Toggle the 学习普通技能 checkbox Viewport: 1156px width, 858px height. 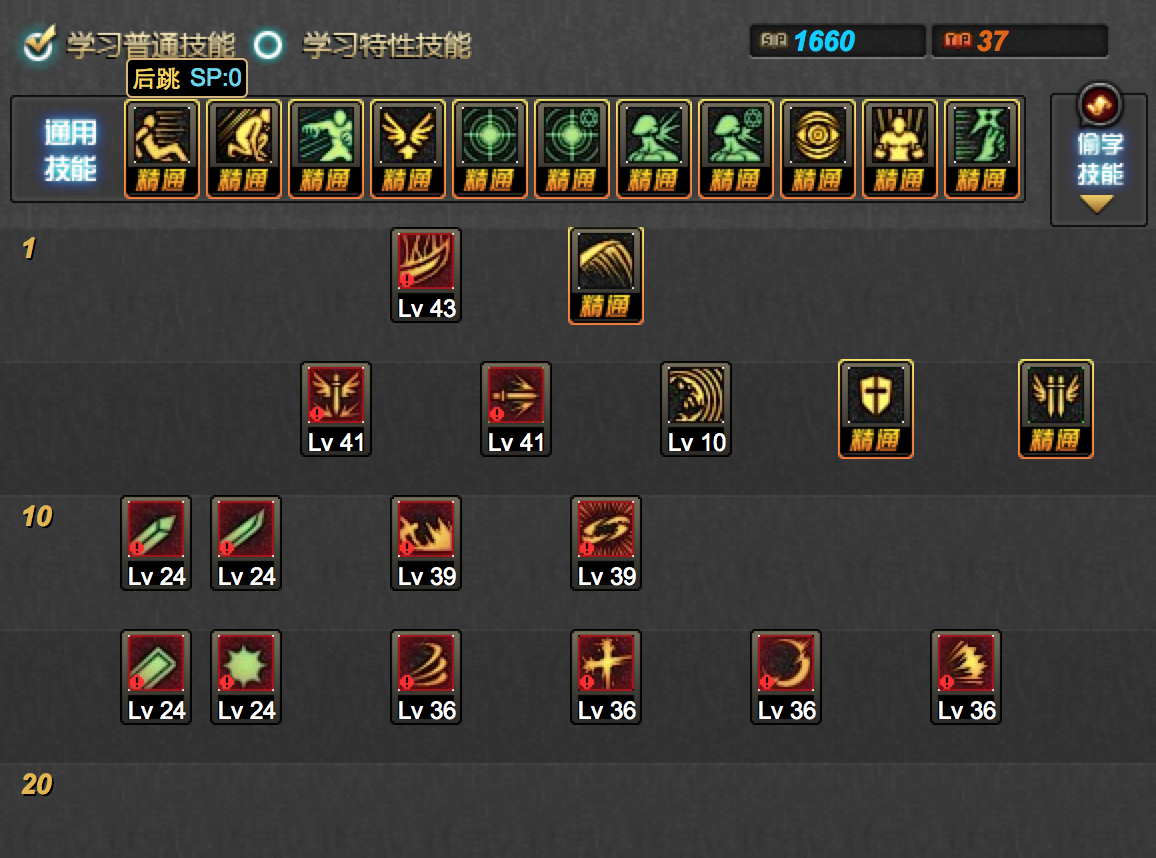[40, 44]
